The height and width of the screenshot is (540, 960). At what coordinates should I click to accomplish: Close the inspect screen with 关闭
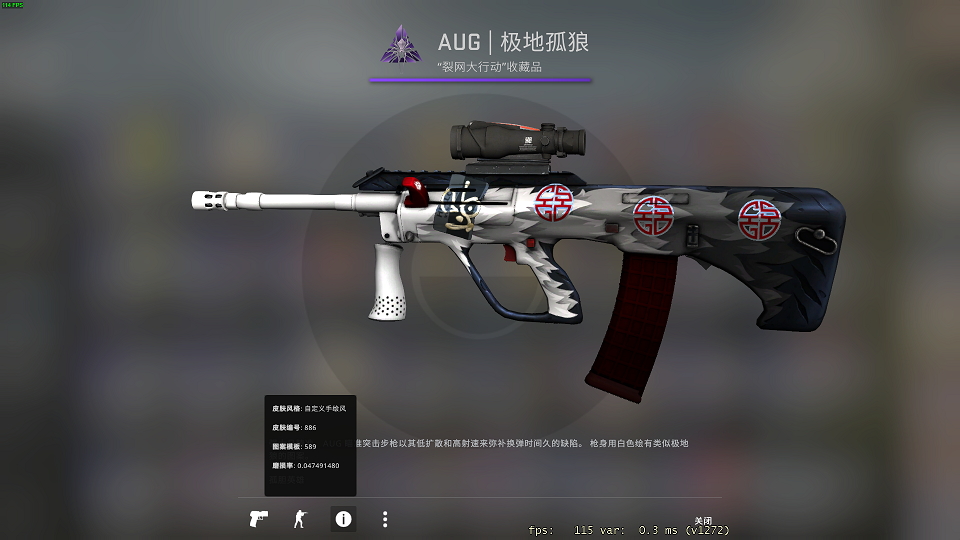pos(703,521)
